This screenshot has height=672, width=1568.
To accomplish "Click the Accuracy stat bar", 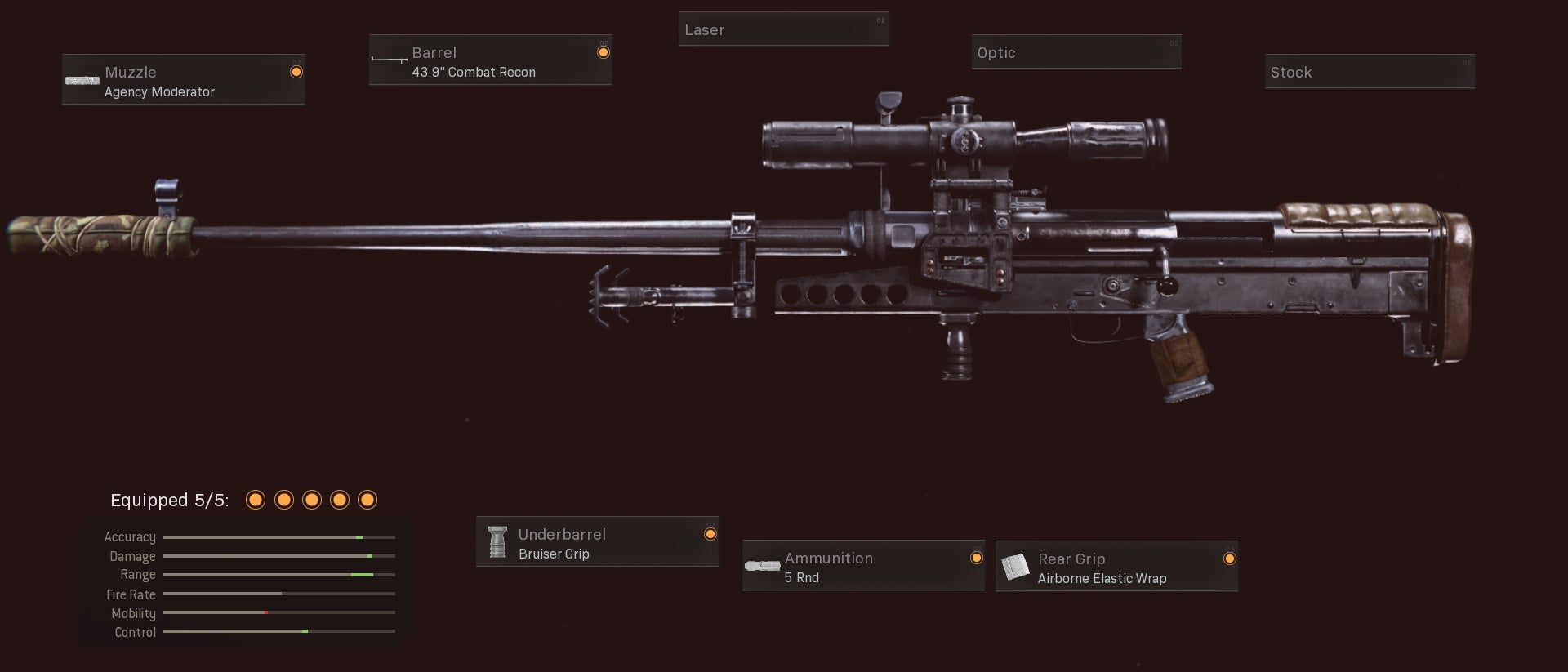I will point(278,536).
